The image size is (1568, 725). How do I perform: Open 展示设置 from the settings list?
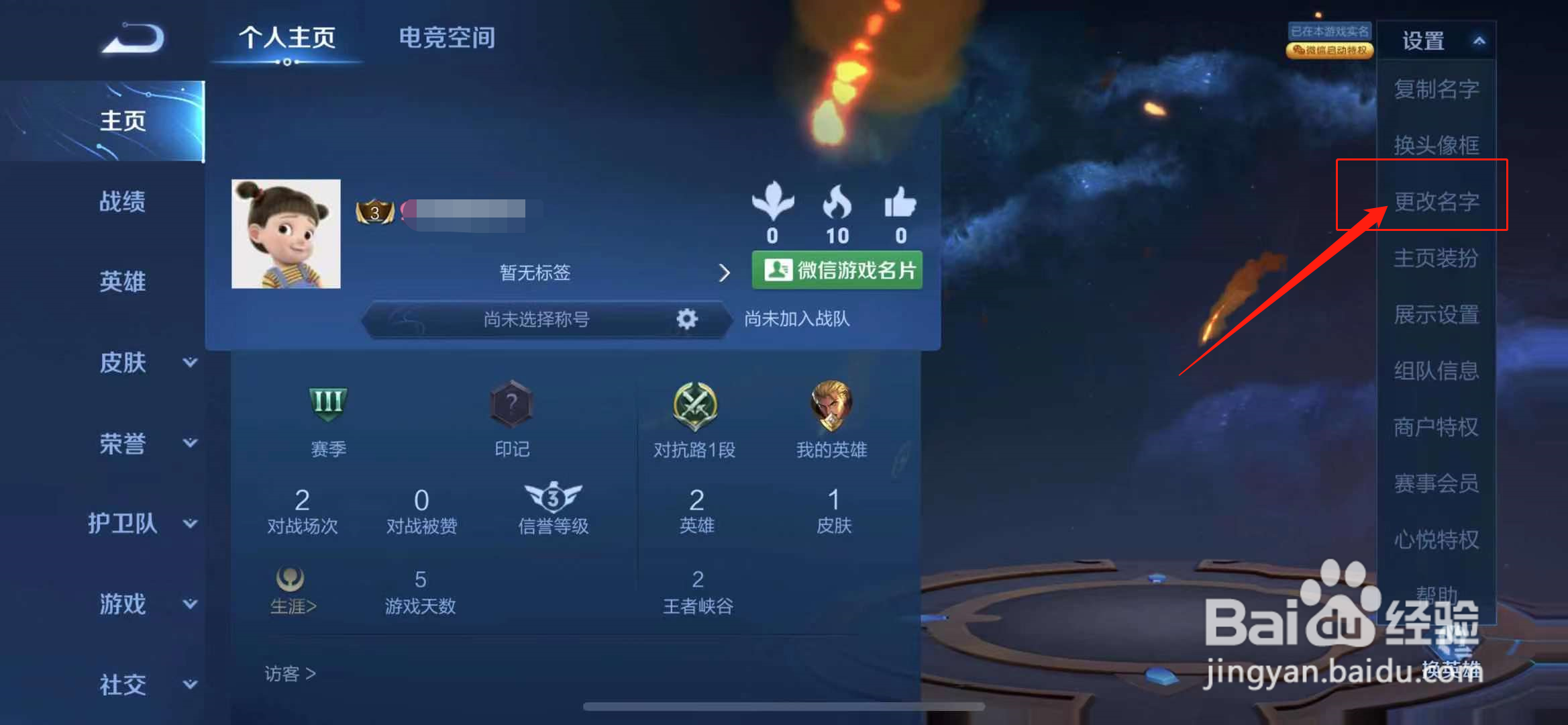(1438, 314)
